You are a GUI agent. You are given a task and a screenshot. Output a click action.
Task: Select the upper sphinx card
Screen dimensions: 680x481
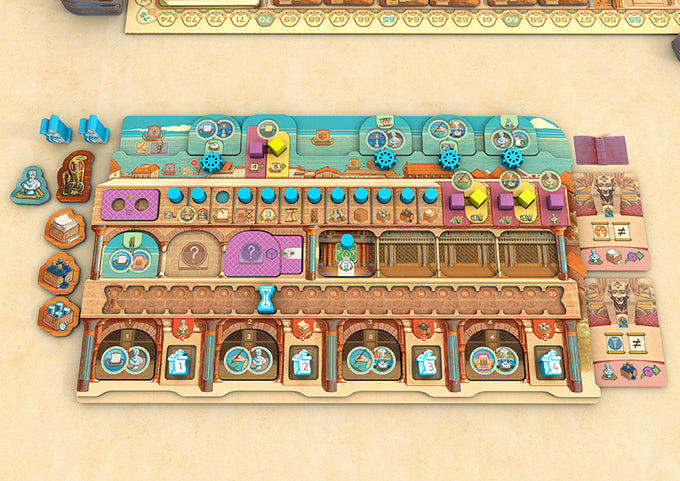coord(613,220)
